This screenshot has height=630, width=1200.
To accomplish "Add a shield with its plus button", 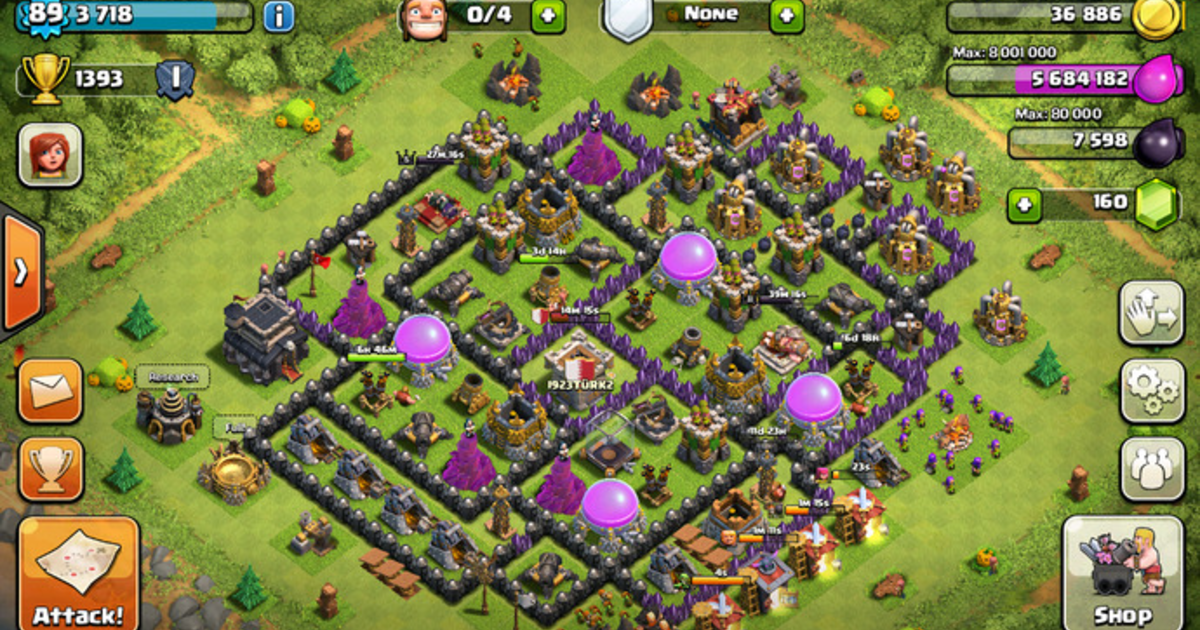I will 787,15.
